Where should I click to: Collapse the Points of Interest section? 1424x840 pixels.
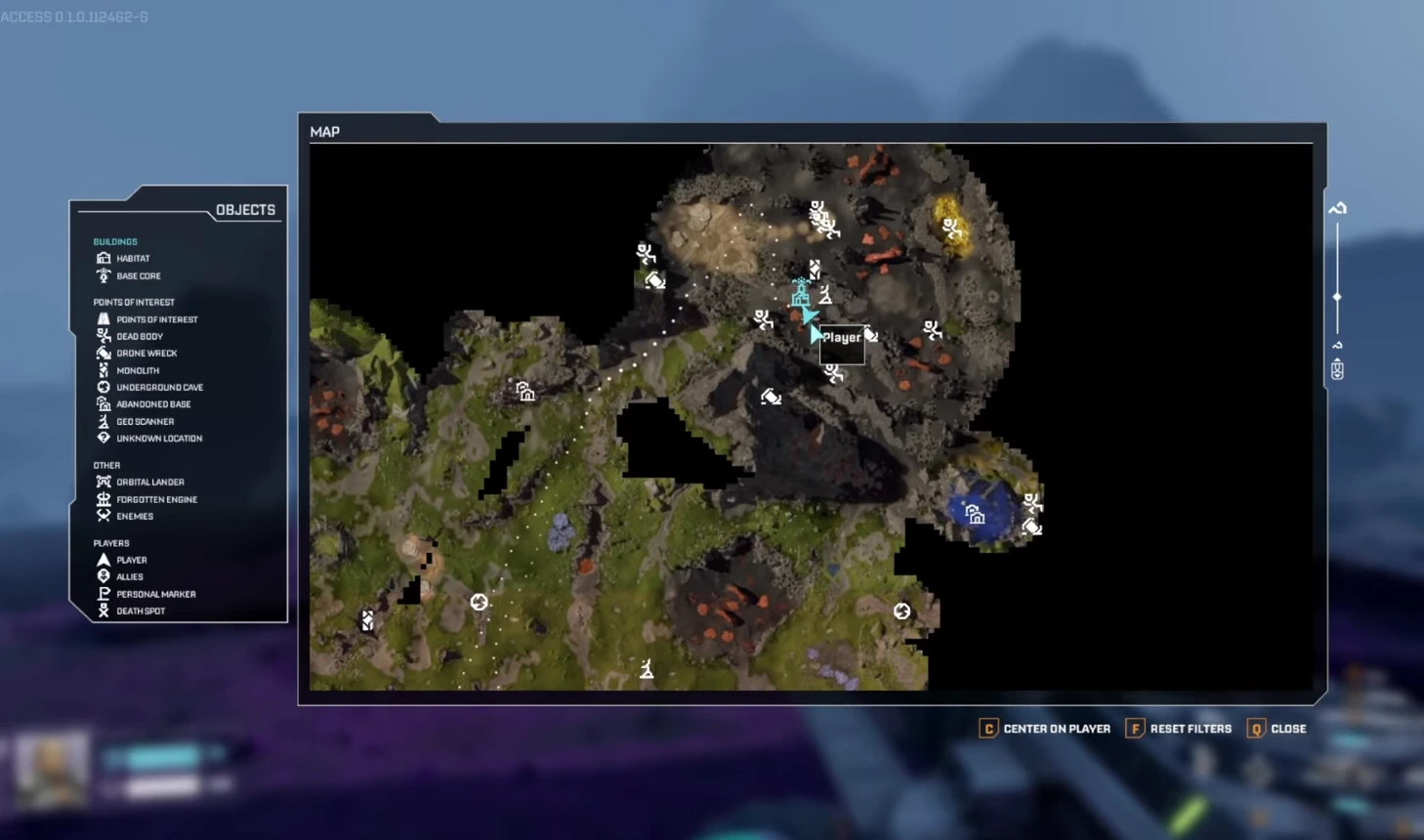coord(134,302)
